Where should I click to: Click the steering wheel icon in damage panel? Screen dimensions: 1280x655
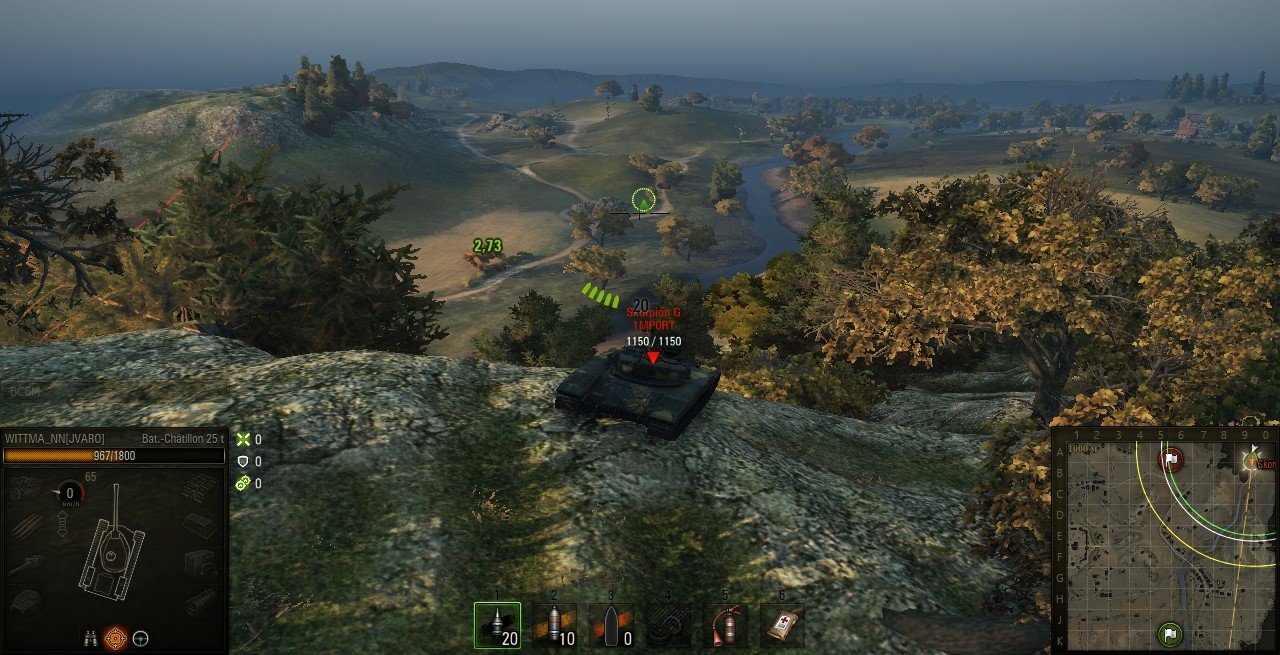click(141, 637)
